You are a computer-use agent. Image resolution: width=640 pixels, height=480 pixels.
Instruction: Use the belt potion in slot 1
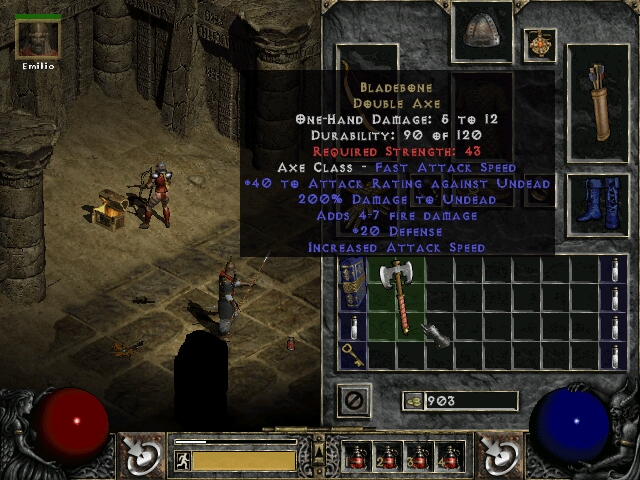point(357,457)
